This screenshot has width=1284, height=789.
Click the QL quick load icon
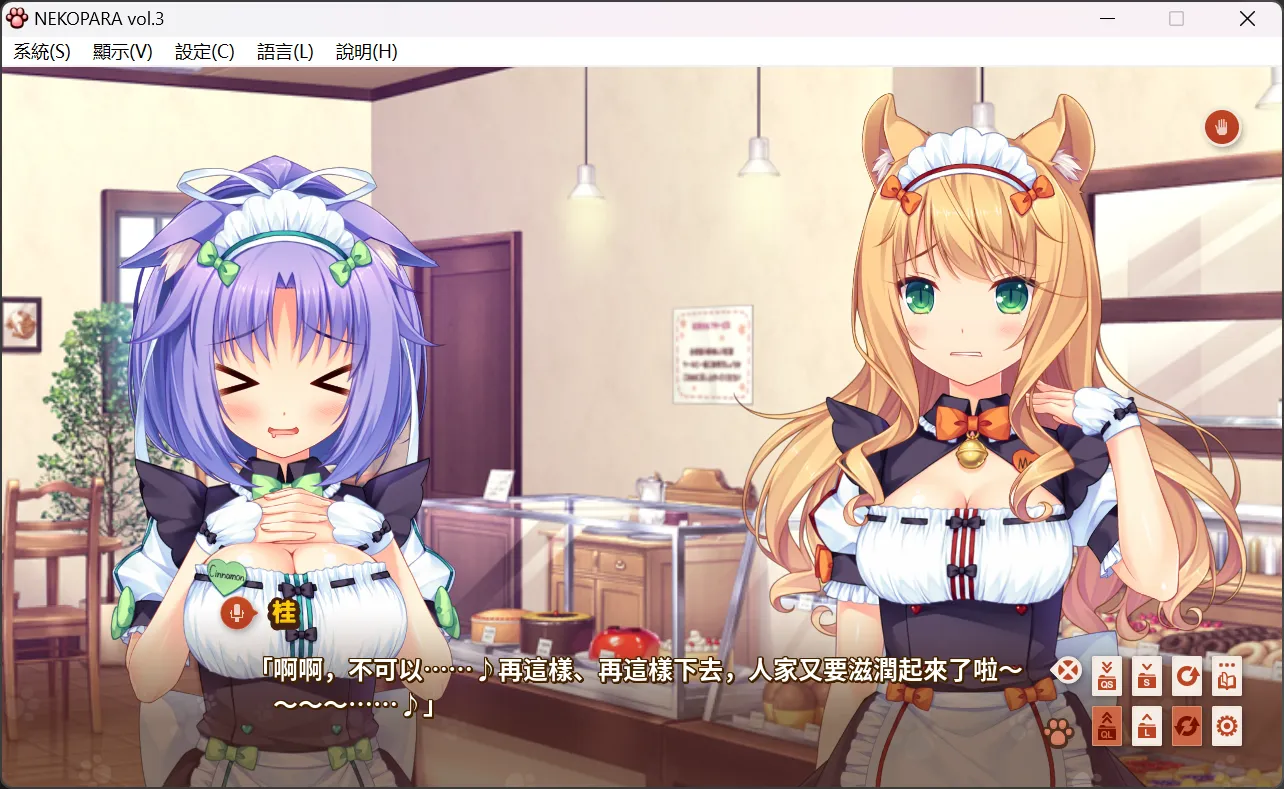tap(1106, 727)
